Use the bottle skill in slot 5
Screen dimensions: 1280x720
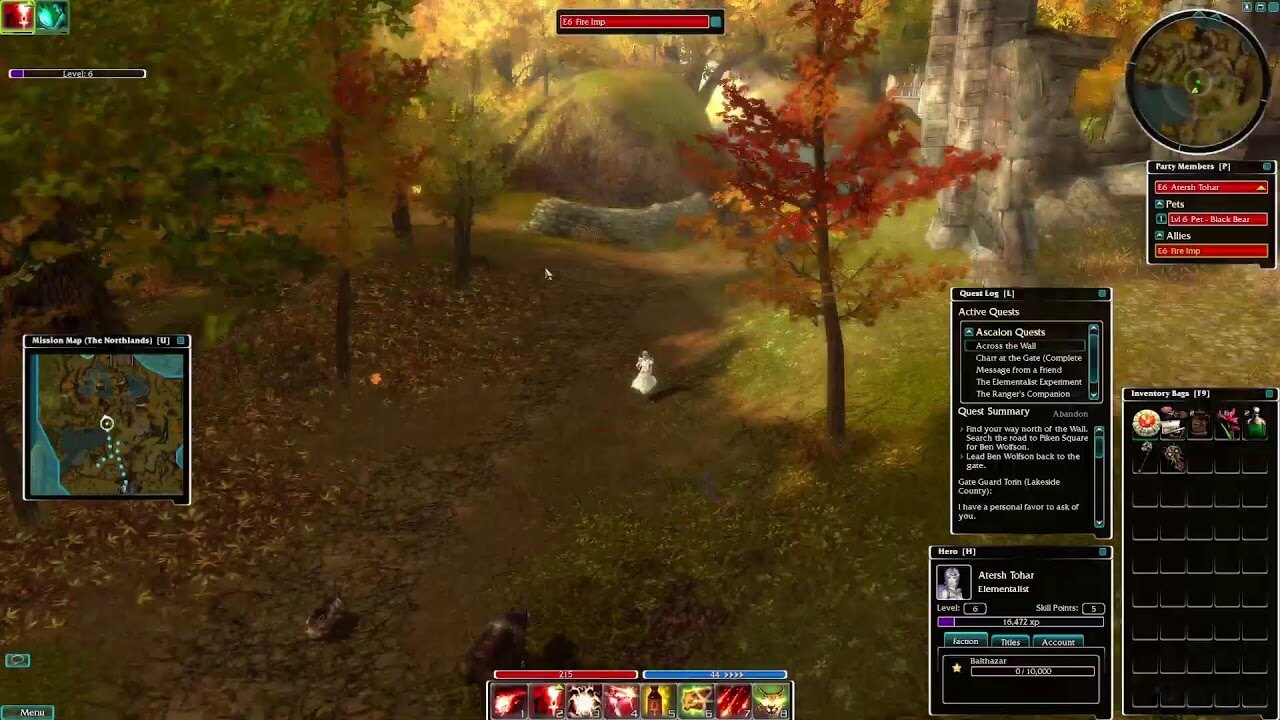[657, 700]
